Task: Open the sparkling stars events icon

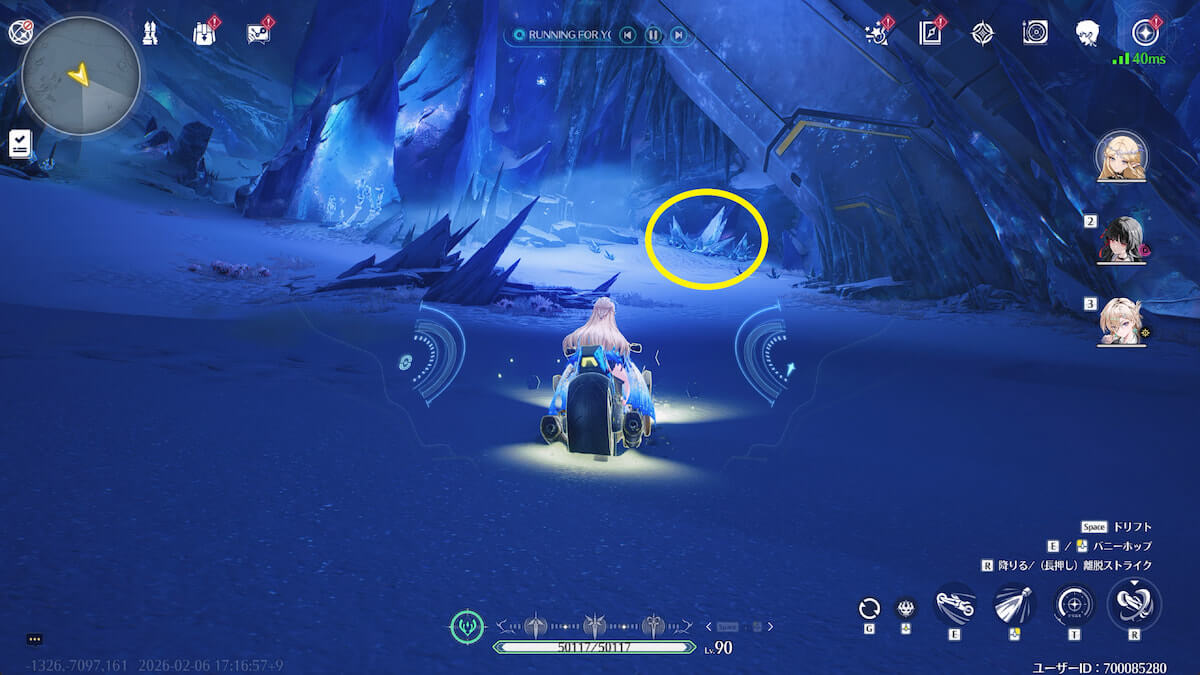Action: tap(877, 34)
